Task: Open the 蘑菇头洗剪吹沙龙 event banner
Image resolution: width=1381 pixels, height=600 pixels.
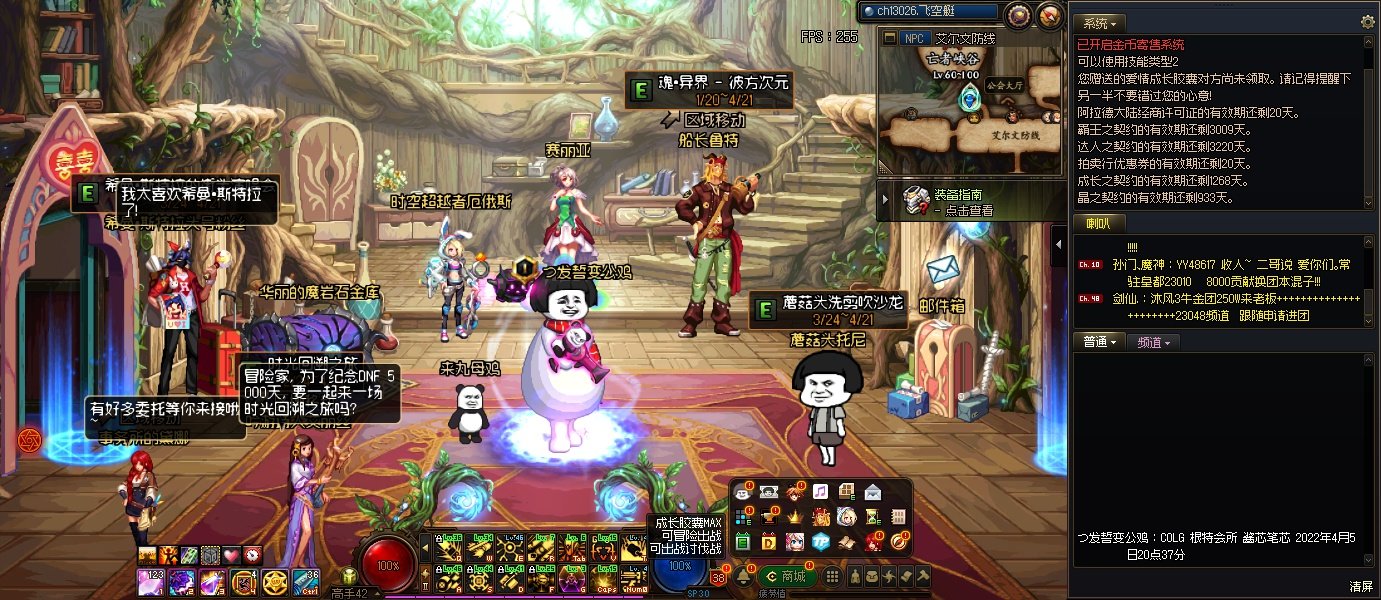Action: tap(829, 310)
